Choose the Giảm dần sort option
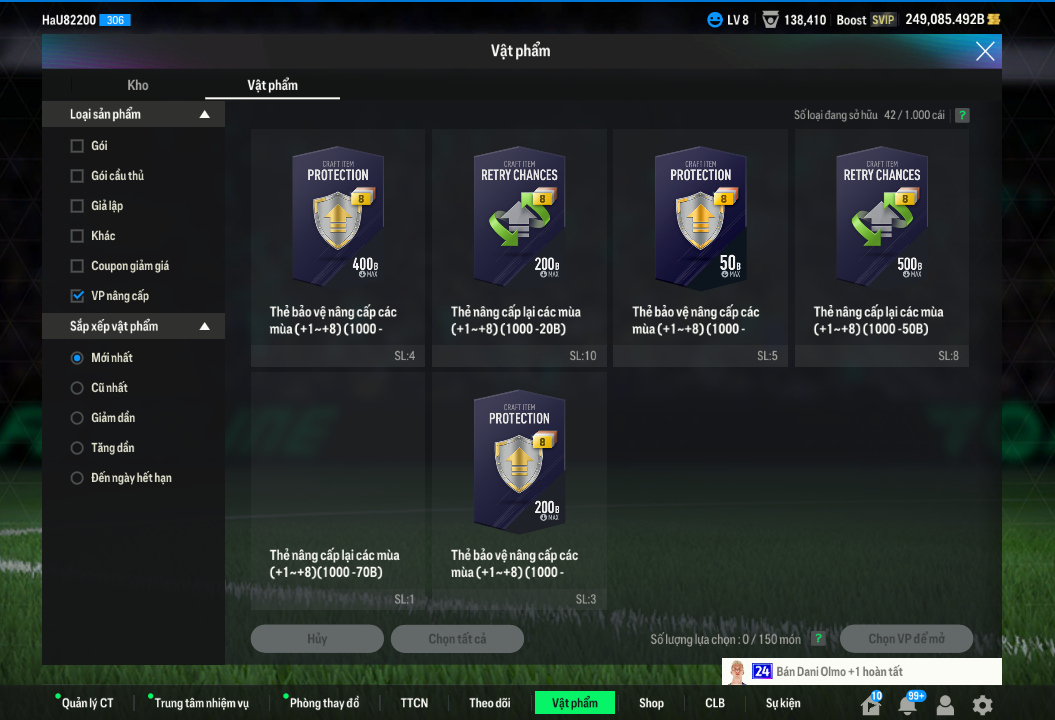The height and width of the screenshot is (720, 1055). click(77, 418)
